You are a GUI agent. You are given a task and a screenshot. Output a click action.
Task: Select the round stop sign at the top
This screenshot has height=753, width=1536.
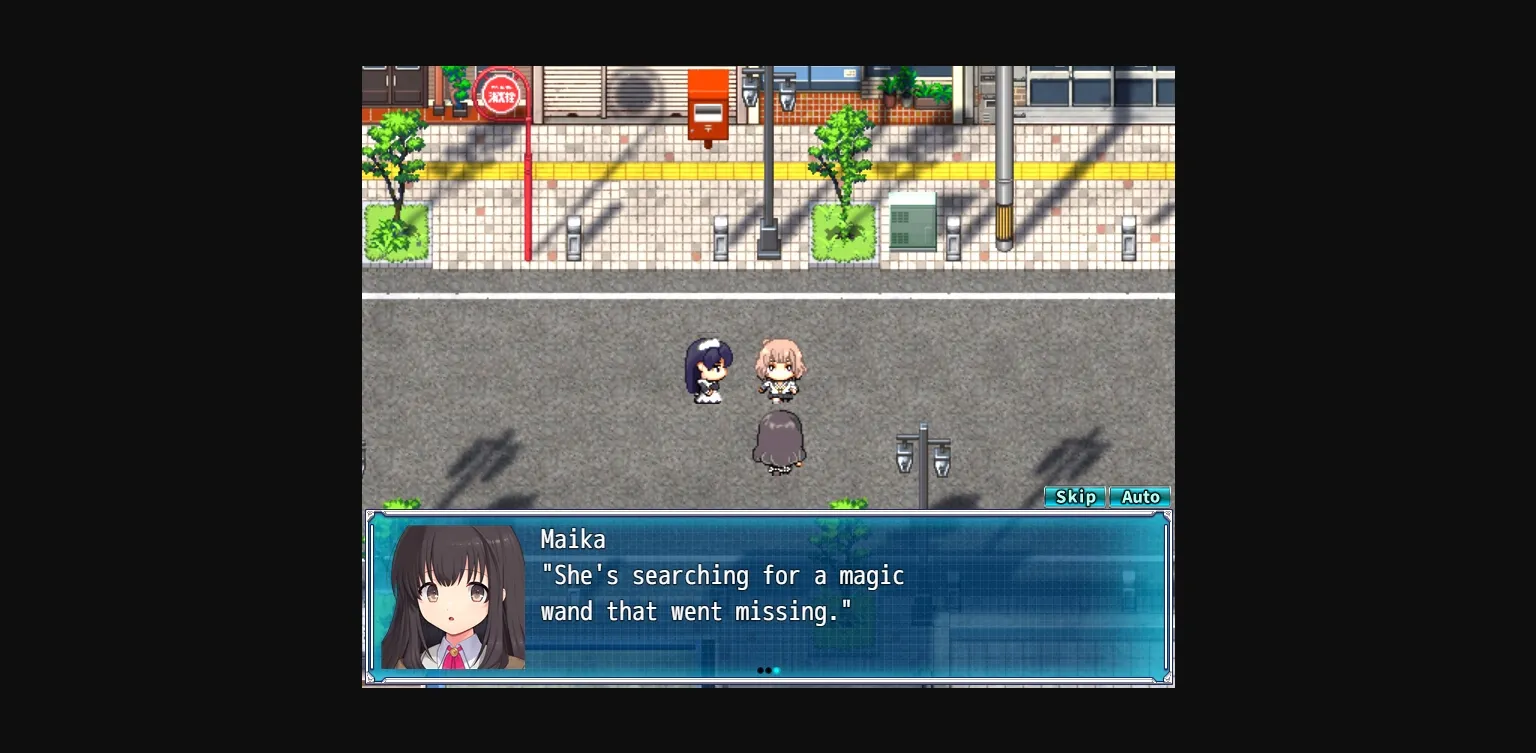coord(500,94)
